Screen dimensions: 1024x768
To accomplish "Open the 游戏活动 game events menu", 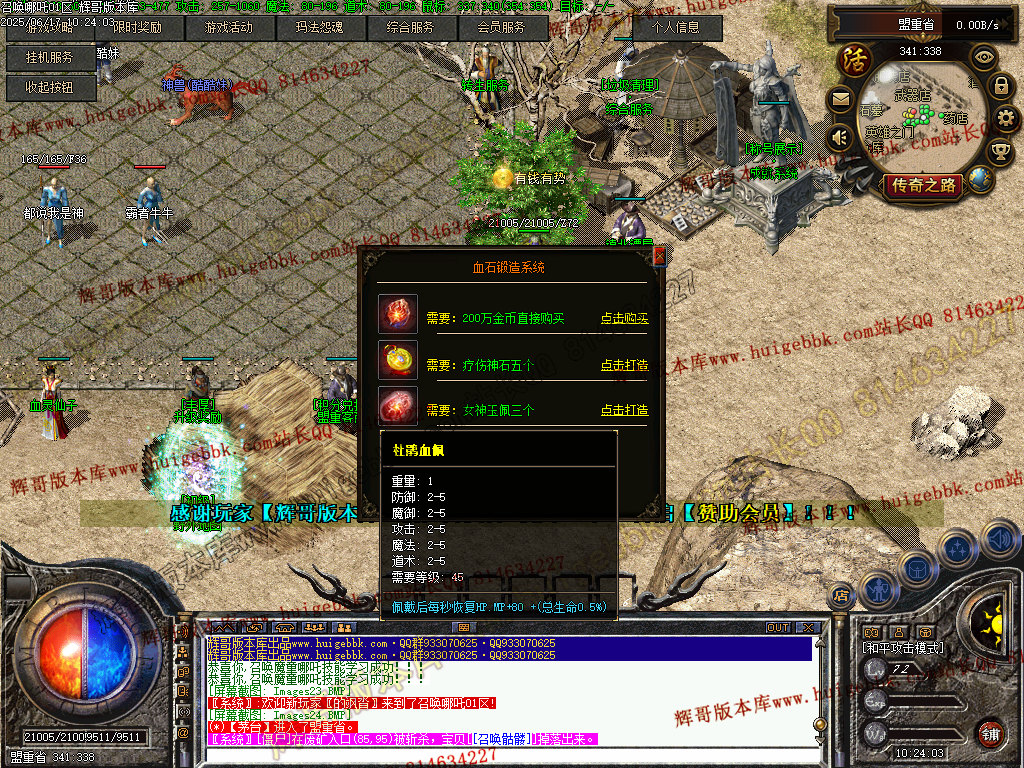I will point(228,28).
